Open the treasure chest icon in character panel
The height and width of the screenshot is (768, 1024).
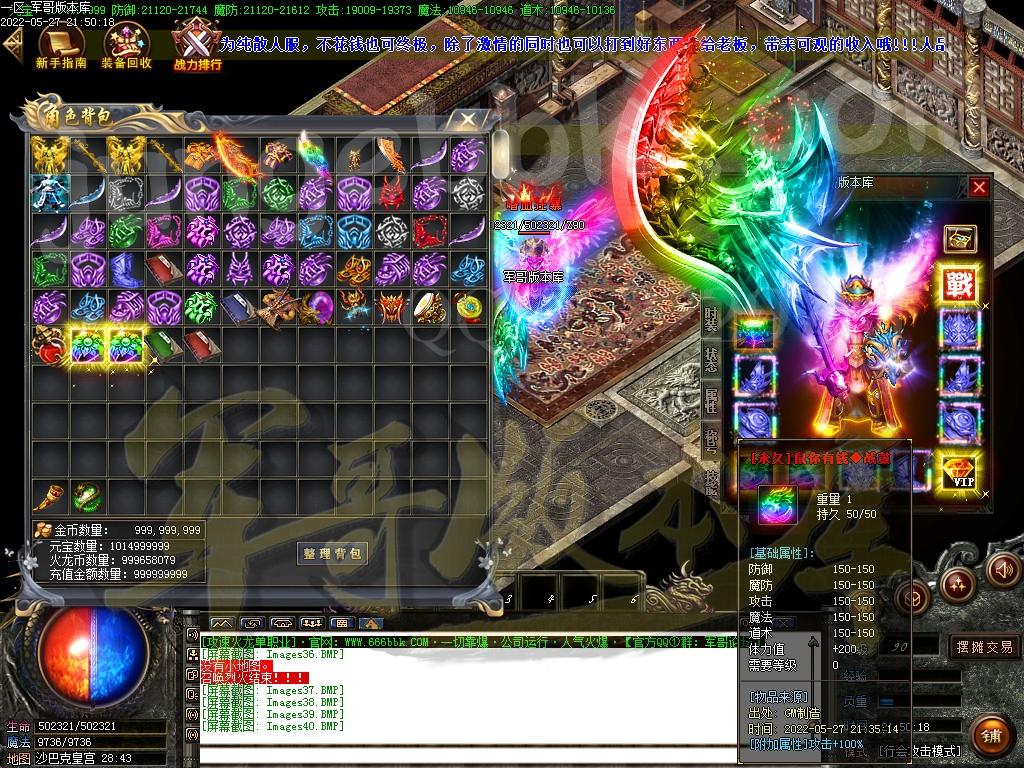click(x=960, y=238)
